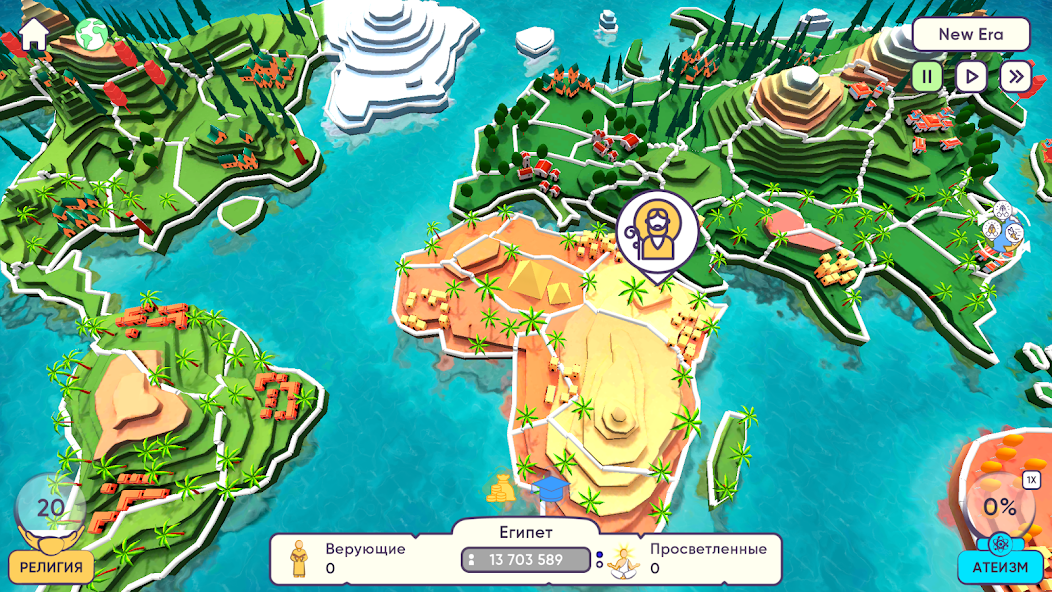1052x592 pixels.
Task: Activate fast-forward speed
Action: pos(1015,76)
